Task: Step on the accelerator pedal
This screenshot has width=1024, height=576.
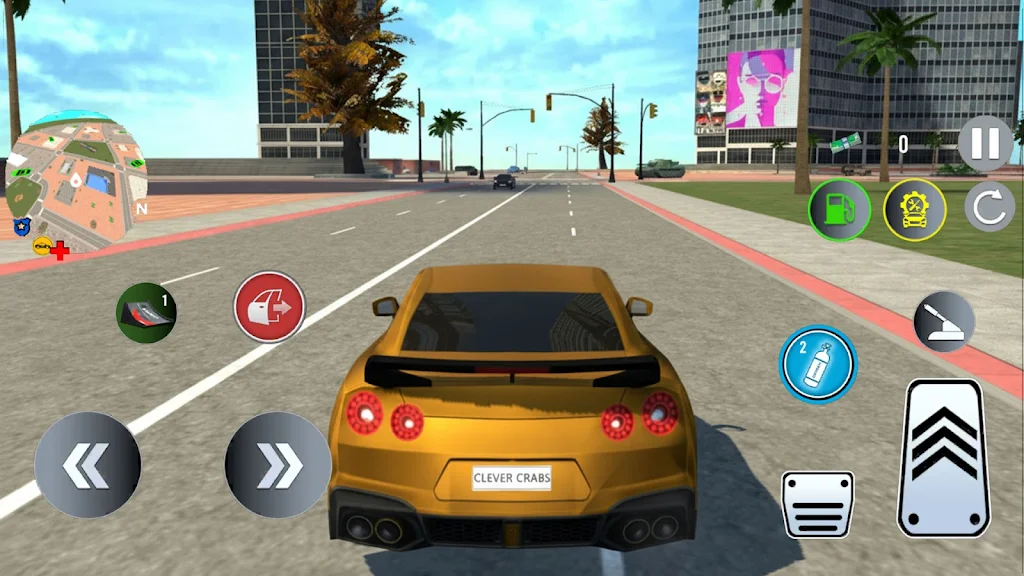Action: coord(944,457)
